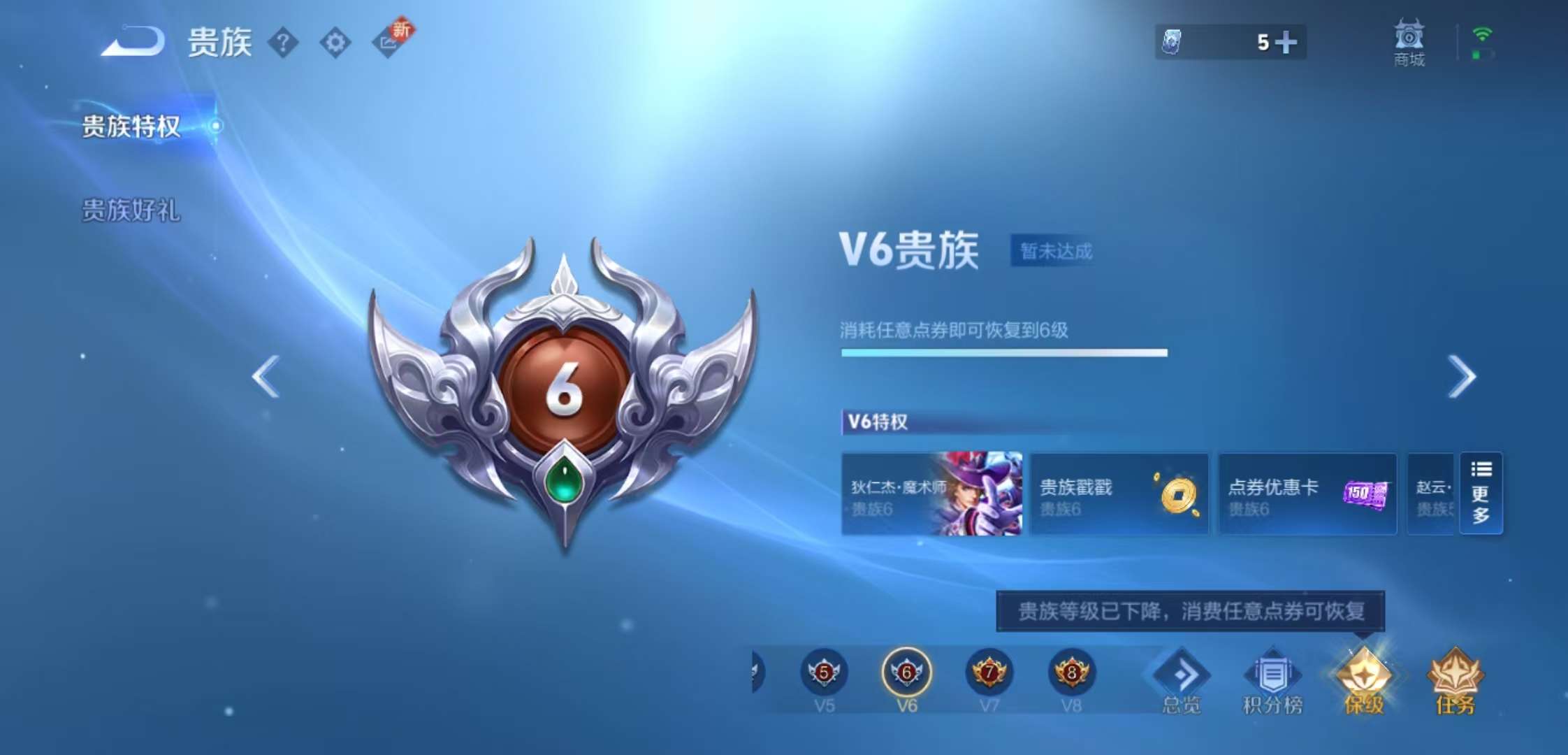This screenshot has width=1568, height=755.
Task: Open the 点券优惠卡 privilege card
Action: (x=1307, y=494)
